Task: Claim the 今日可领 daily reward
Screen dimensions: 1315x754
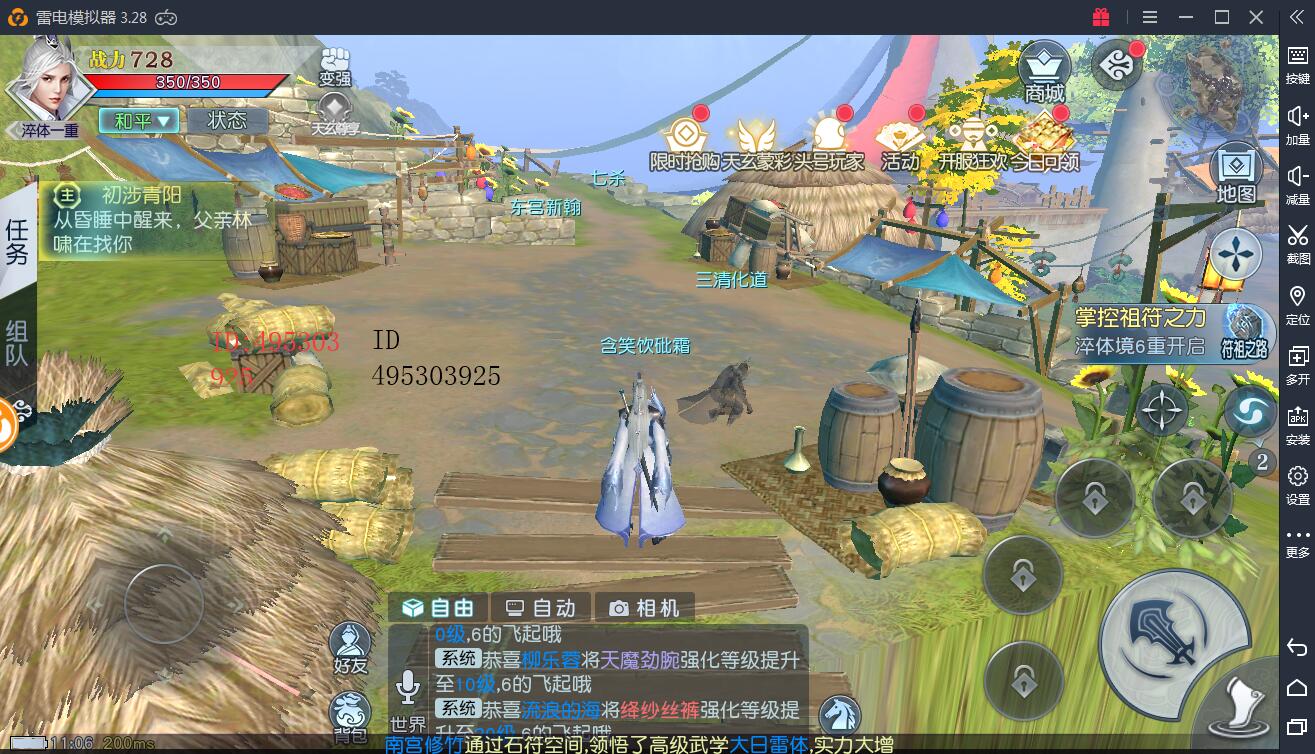Action: pos(1044,143)
